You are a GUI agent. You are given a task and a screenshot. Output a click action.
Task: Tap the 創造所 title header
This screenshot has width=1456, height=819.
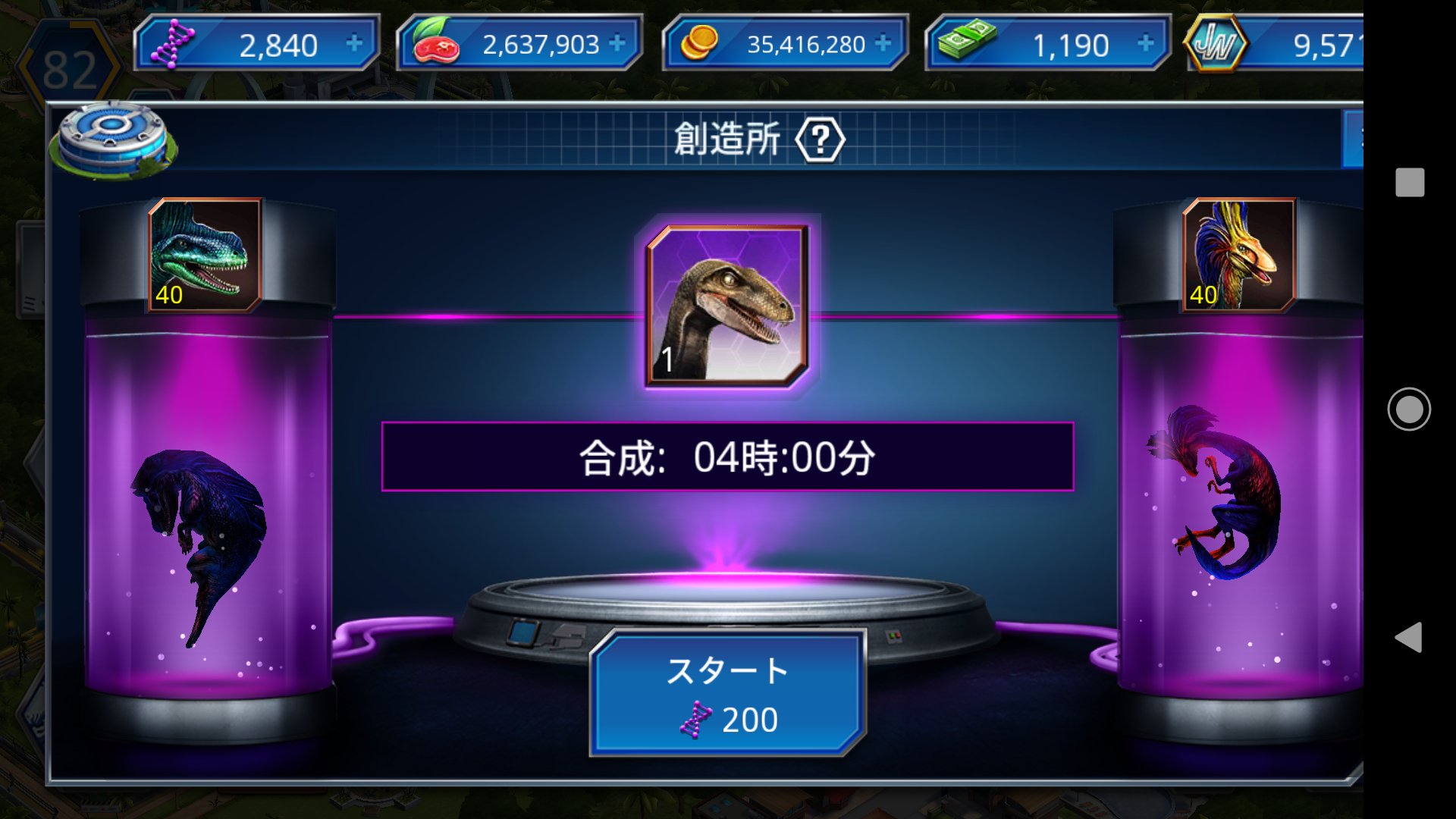pos(728,140)
